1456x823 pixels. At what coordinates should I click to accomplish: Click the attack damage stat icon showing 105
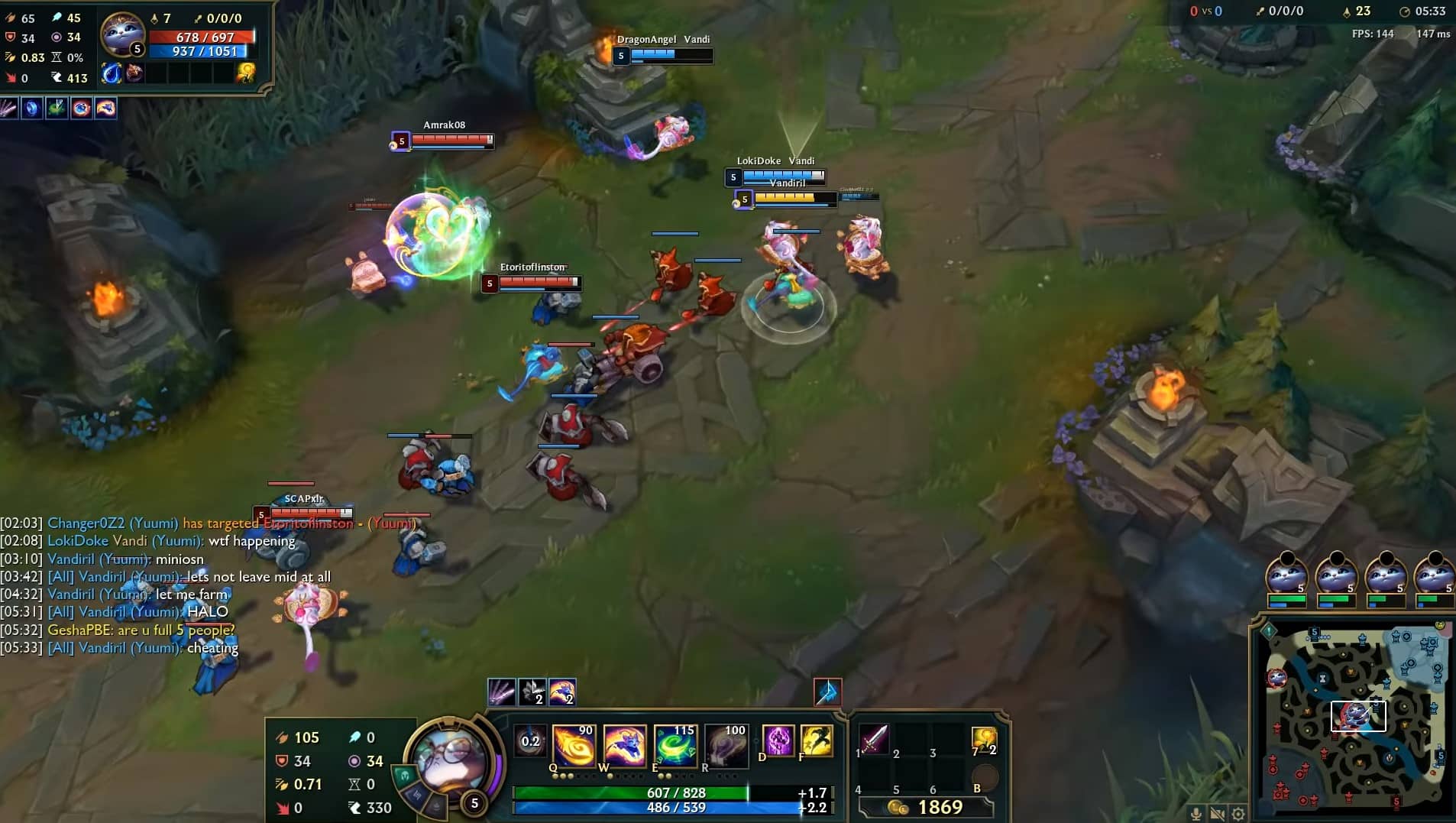point(280,737)
